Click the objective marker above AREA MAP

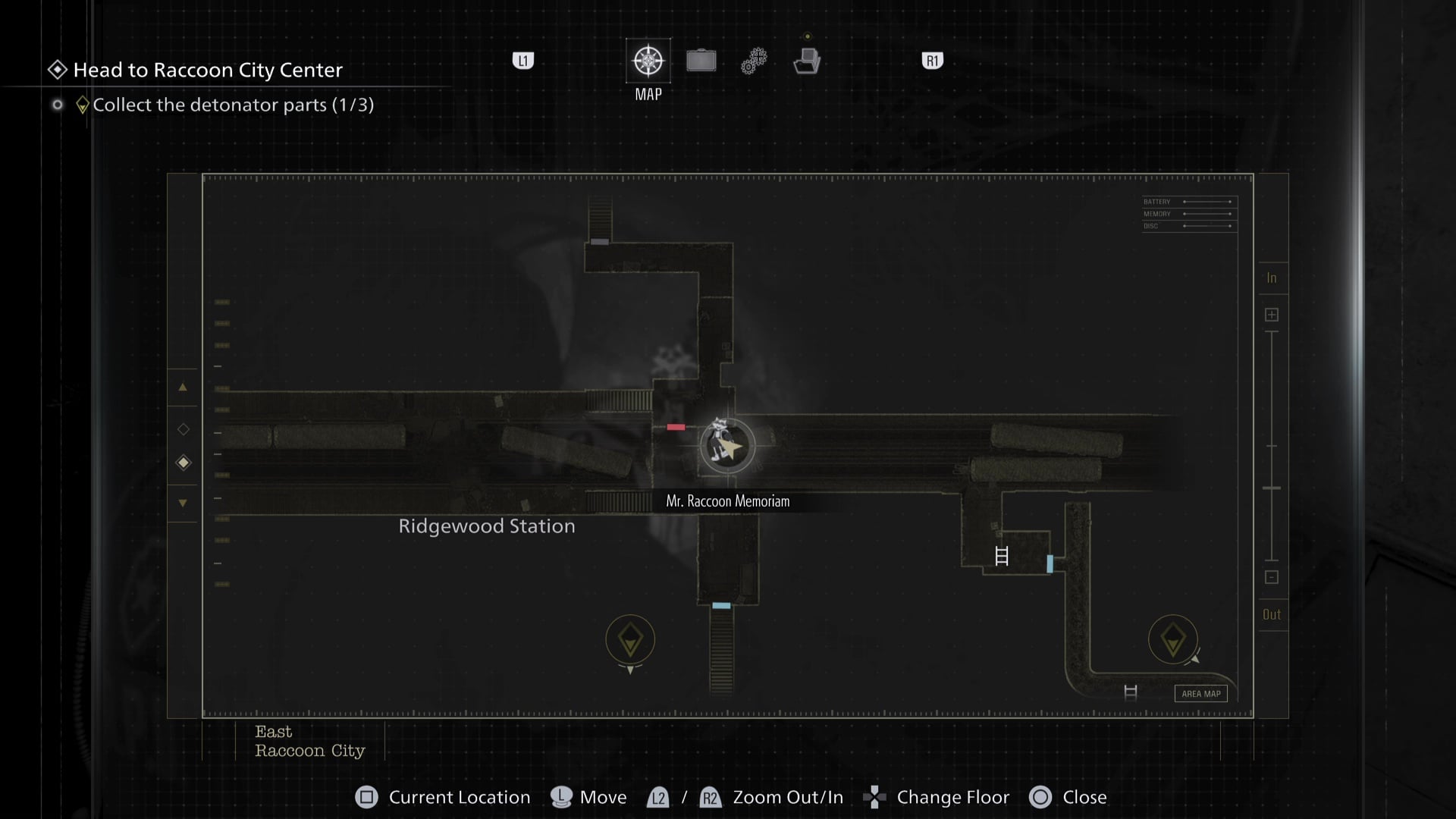pyautogui.click(x=1172, y=639)
